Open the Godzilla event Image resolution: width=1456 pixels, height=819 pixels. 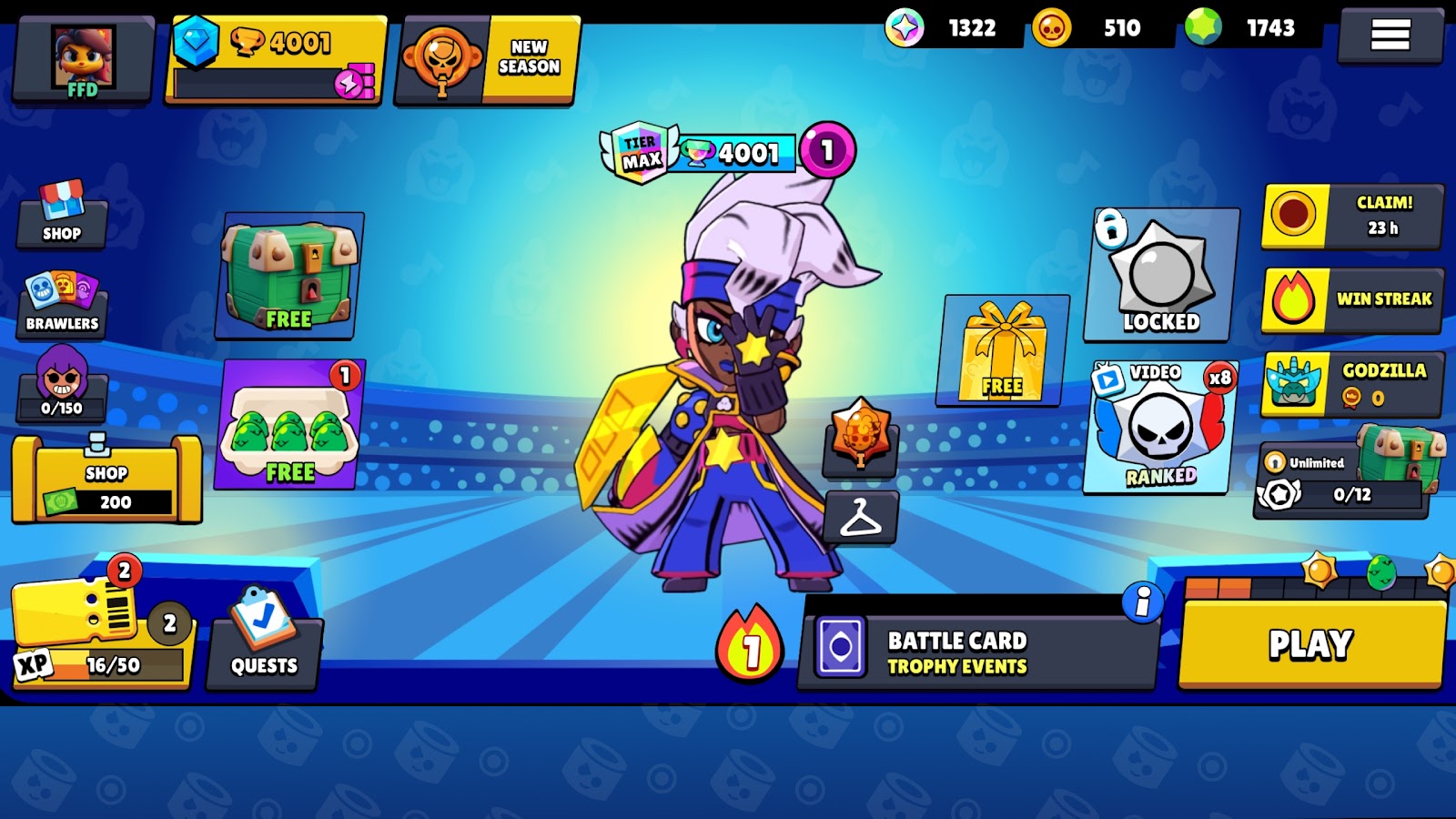click(x=1351, y=384)
